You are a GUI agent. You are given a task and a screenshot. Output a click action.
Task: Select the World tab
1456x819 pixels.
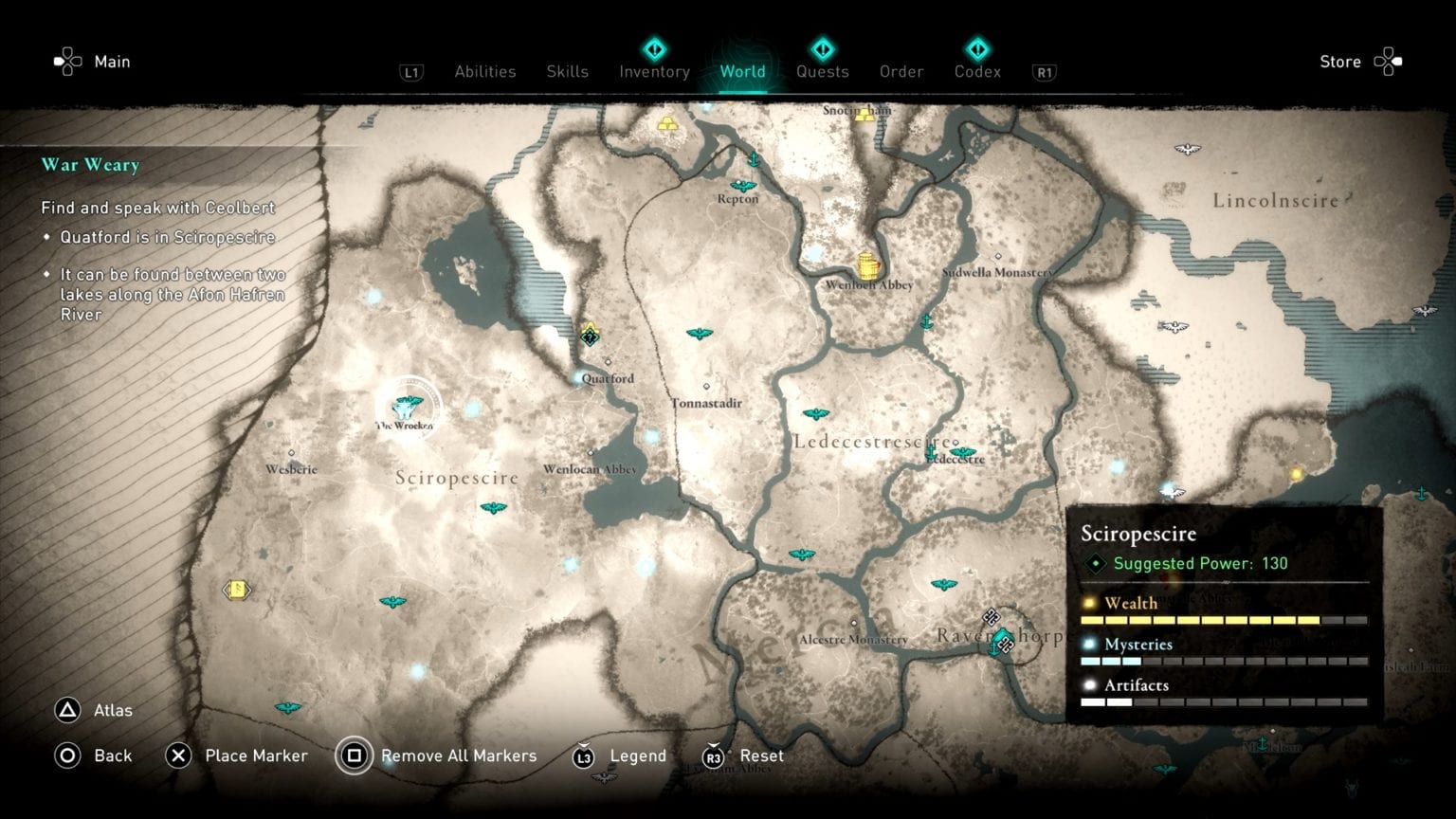coord(742,72)
